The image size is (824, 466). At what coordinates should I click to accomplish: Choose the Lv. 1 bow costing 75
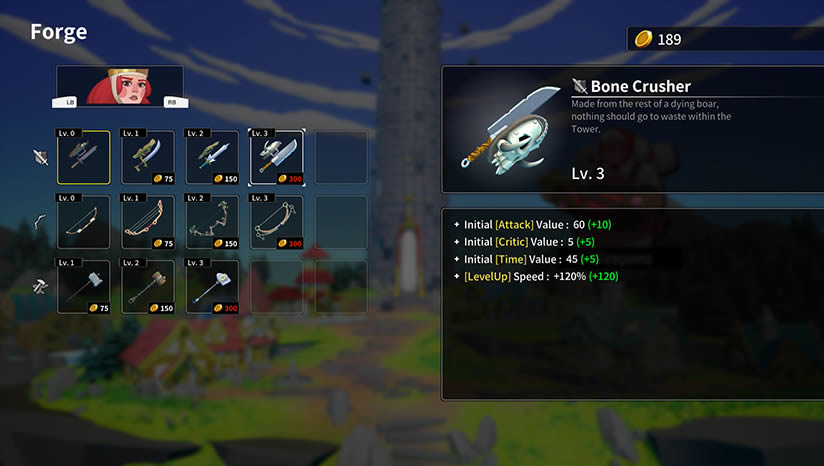[x=148, y=222]
